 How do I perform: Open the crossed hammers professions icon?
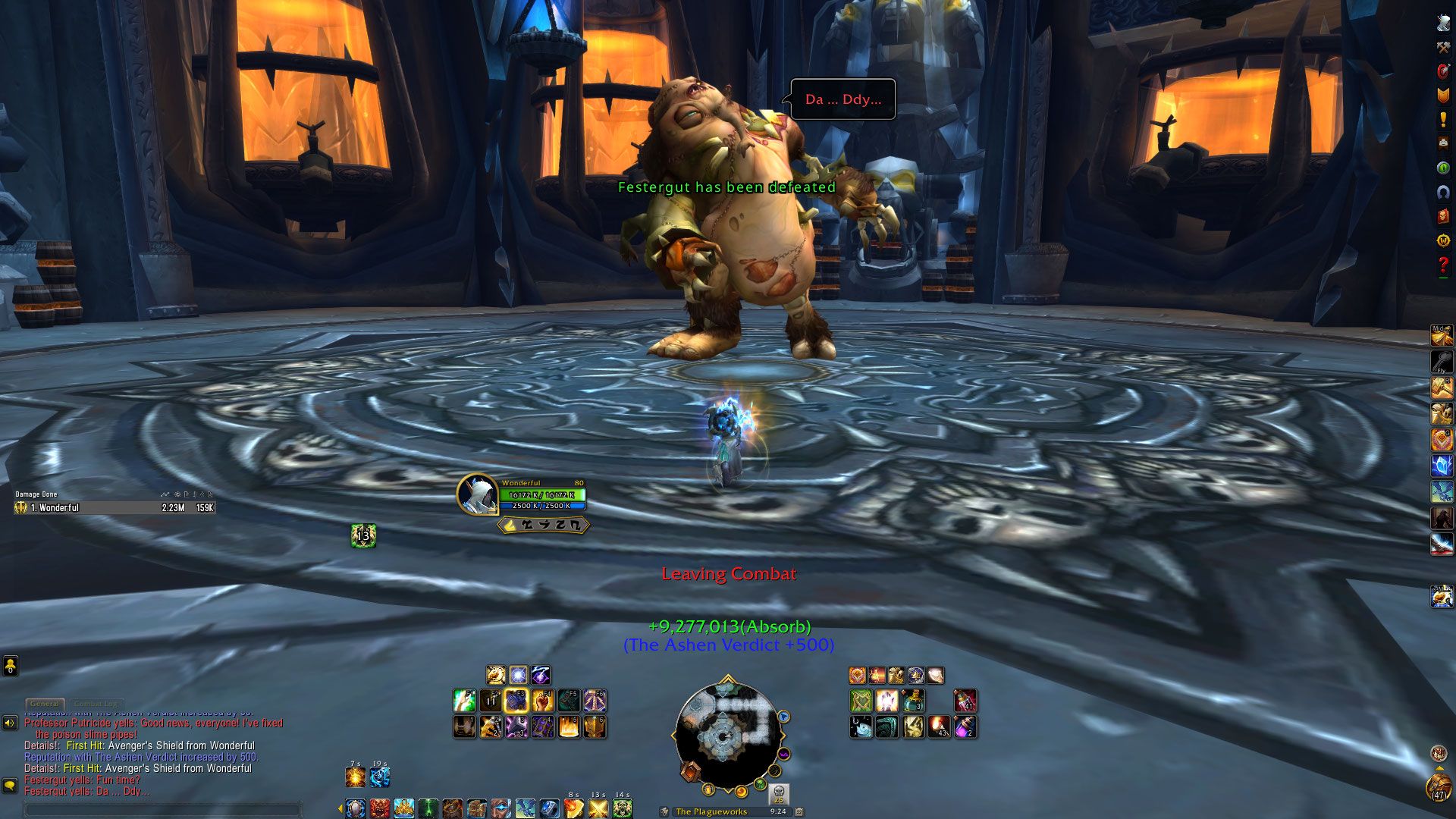1443,47
